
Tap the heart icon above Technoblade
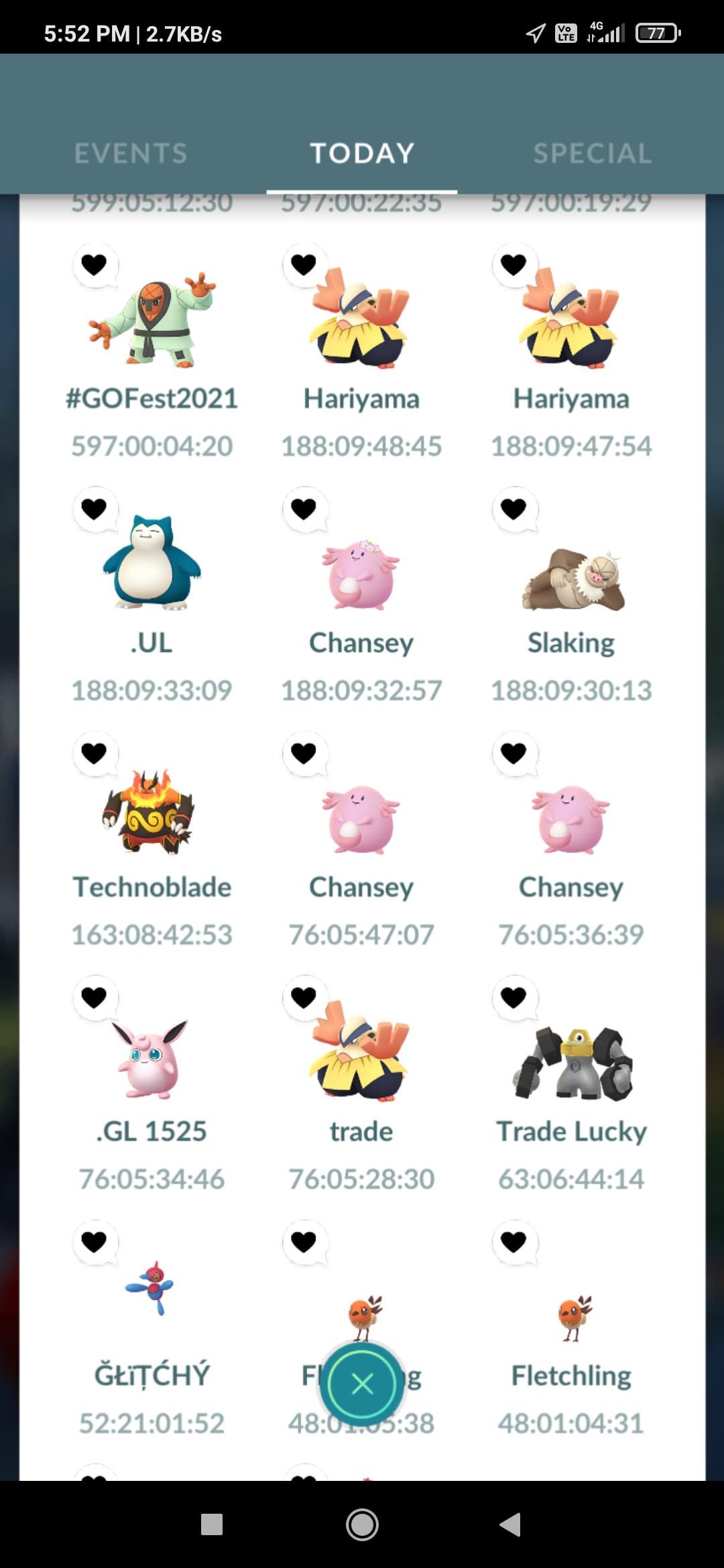pyautogui.click(x=94, y=753)
